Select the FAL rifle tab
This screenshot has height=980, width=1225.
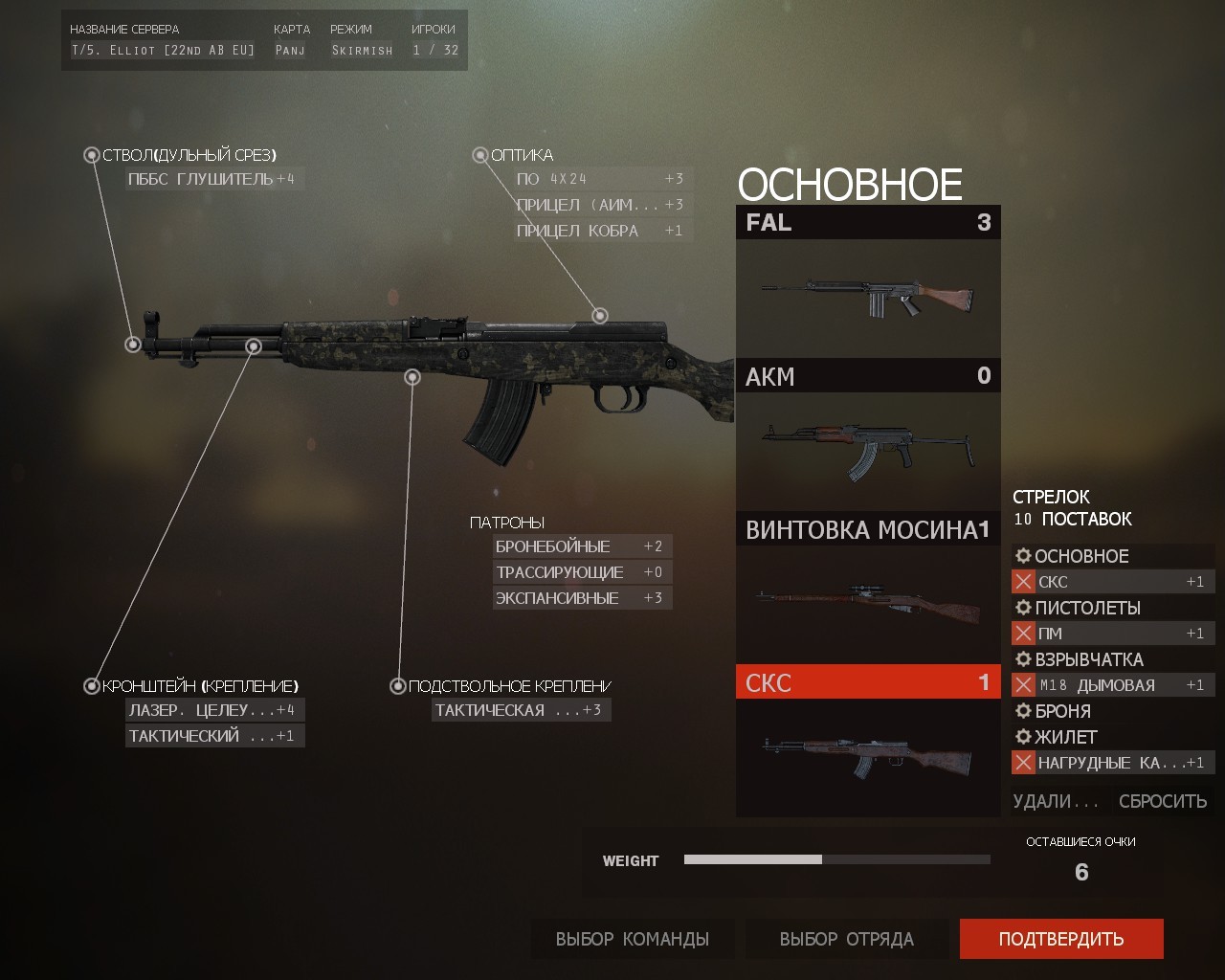pos(866,223)
